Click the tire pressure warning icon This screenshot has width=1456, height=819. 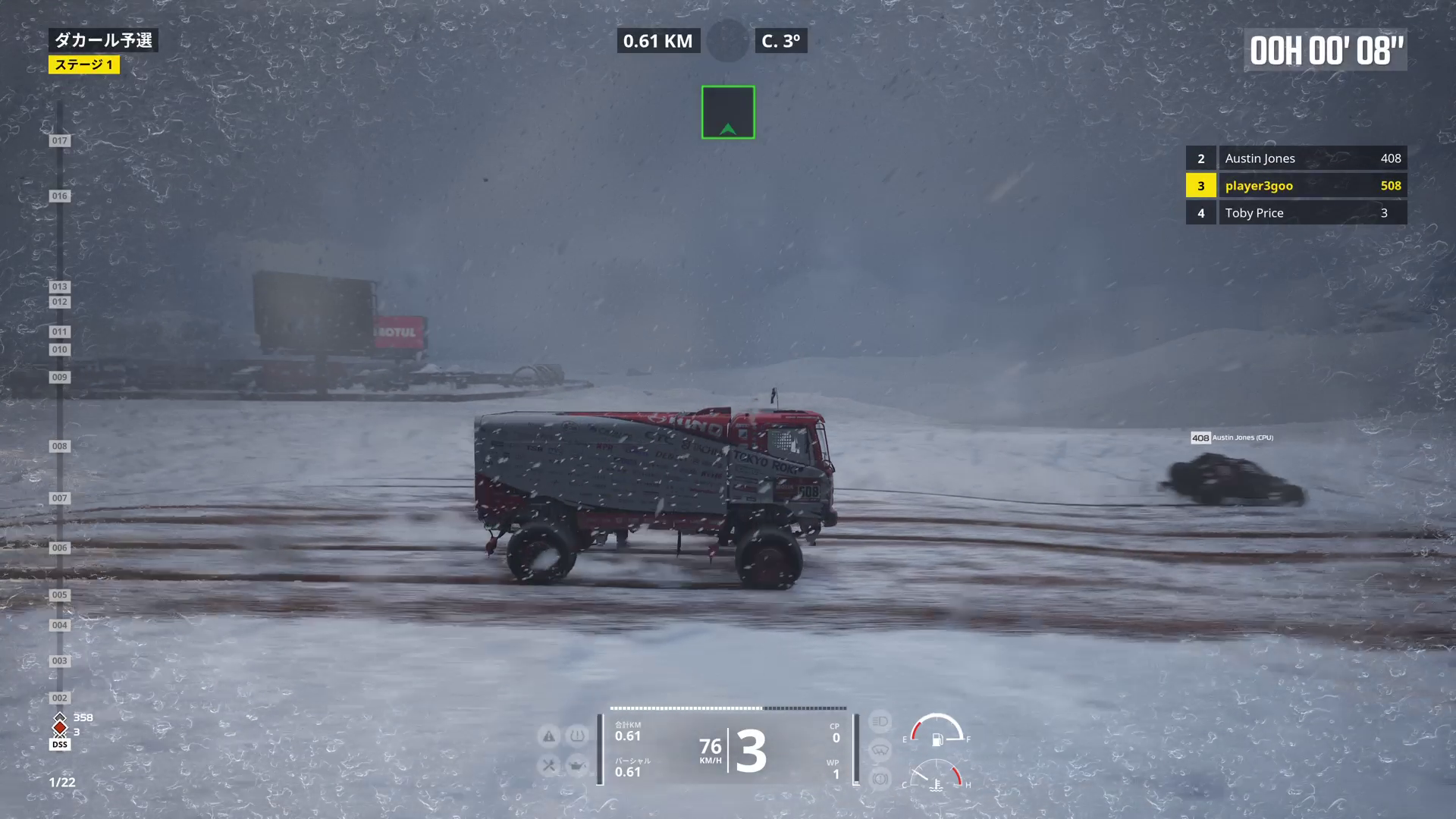(x=577, y=736)
